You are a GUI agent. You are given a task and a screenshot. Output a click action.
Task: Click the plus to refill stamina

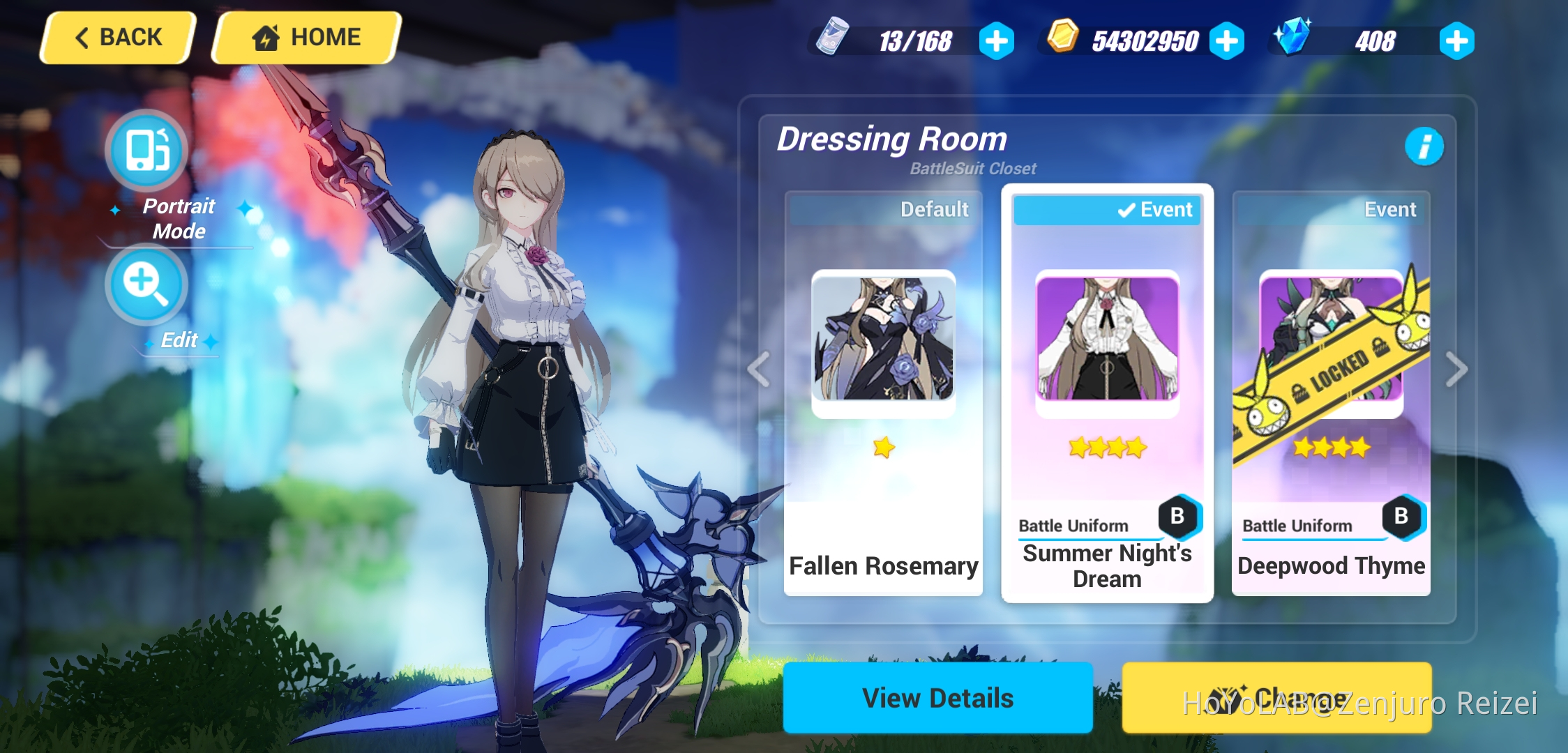pyautogui.click(x=997, y=41)
